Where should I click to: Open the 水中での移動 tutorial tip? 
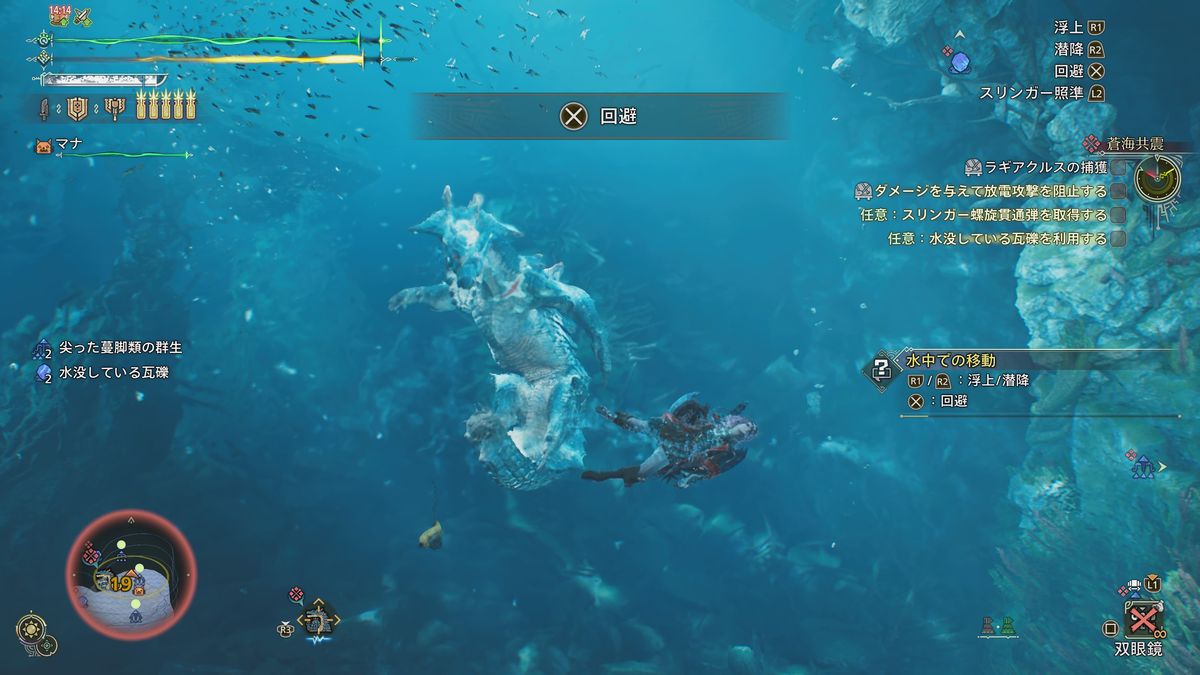950,360
